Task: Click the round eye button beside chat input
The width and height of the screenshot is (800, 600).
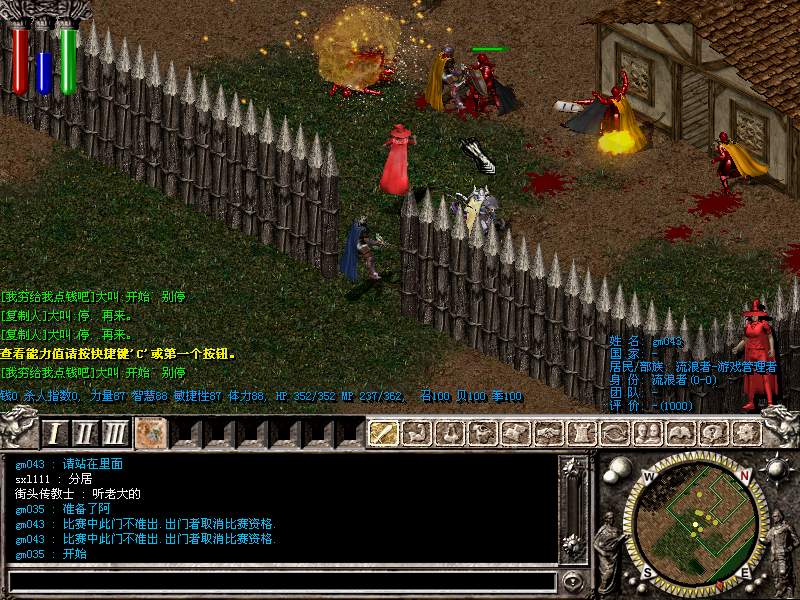Action: point(573,581)
